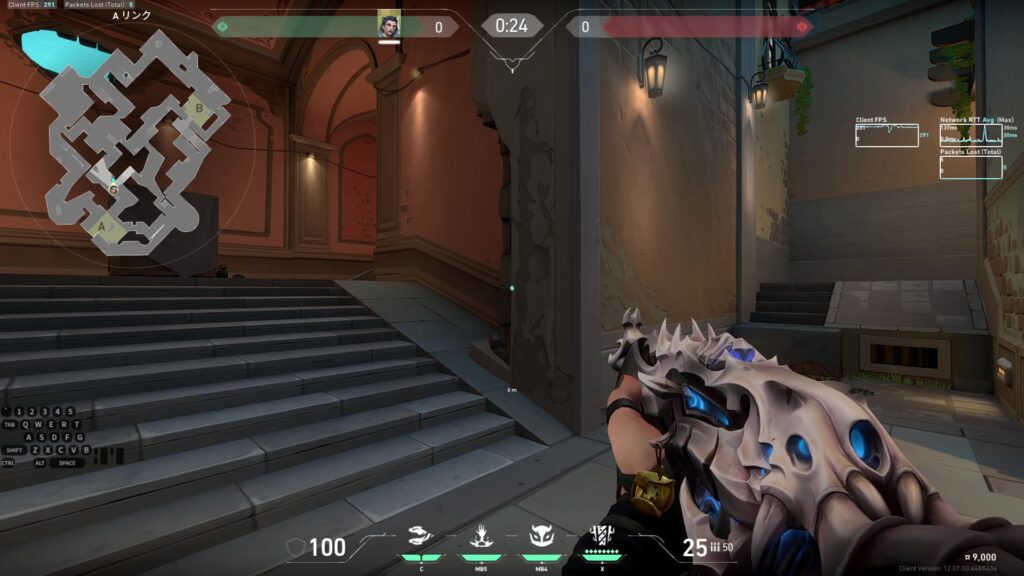Activate the MB4 horned mask ability
Image resolution: width=1024 pixels, height=576 pixels.
tap(540, 538)
